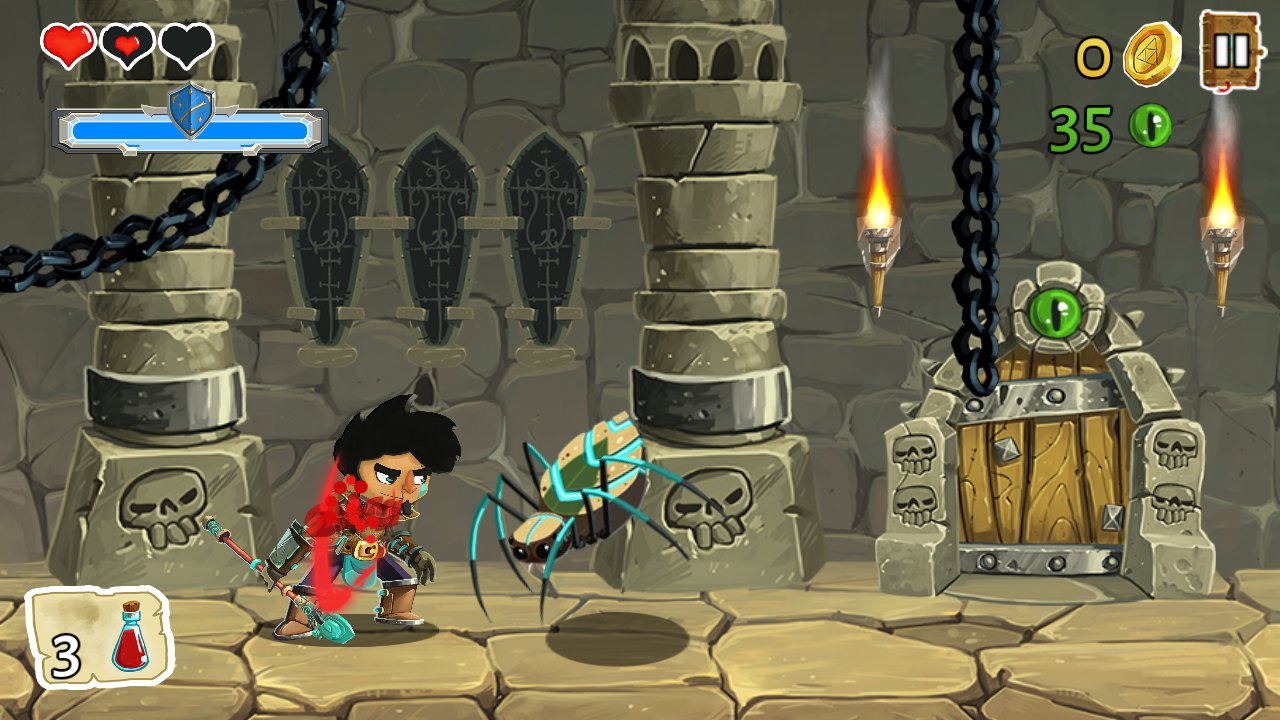The height and width of the screenshot is (720, 1280).
Task: Use the red health potion
Action: click(100, 638)
